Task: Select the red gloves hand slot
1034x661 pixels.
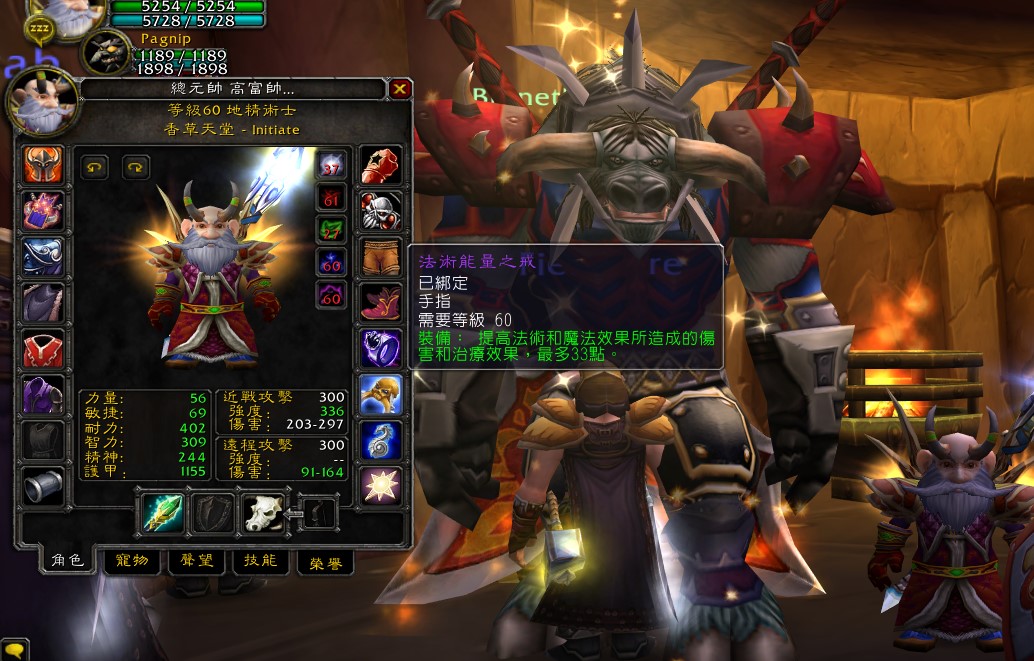Action: 381,165
